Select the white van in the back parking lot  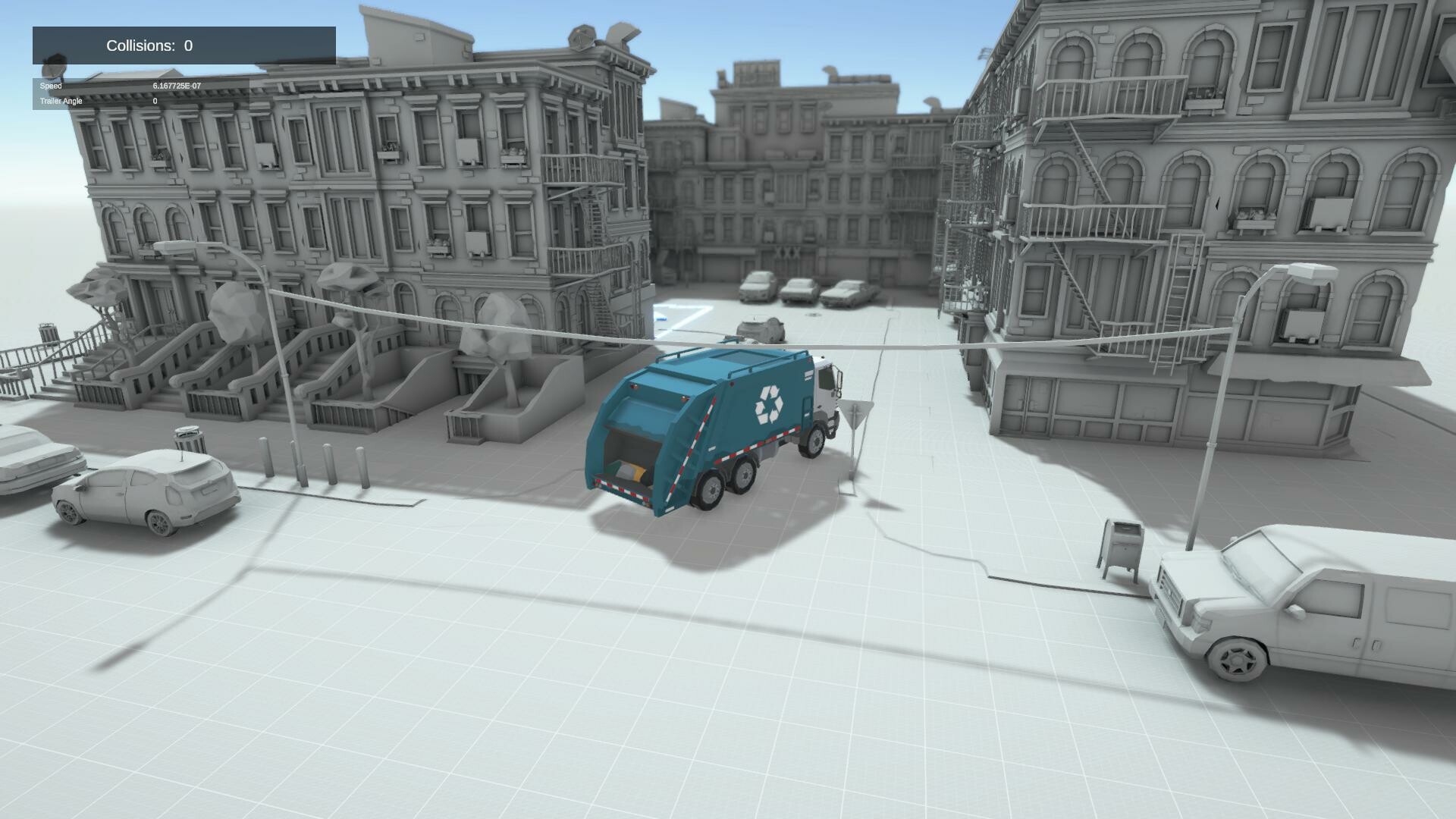(758, 284)
